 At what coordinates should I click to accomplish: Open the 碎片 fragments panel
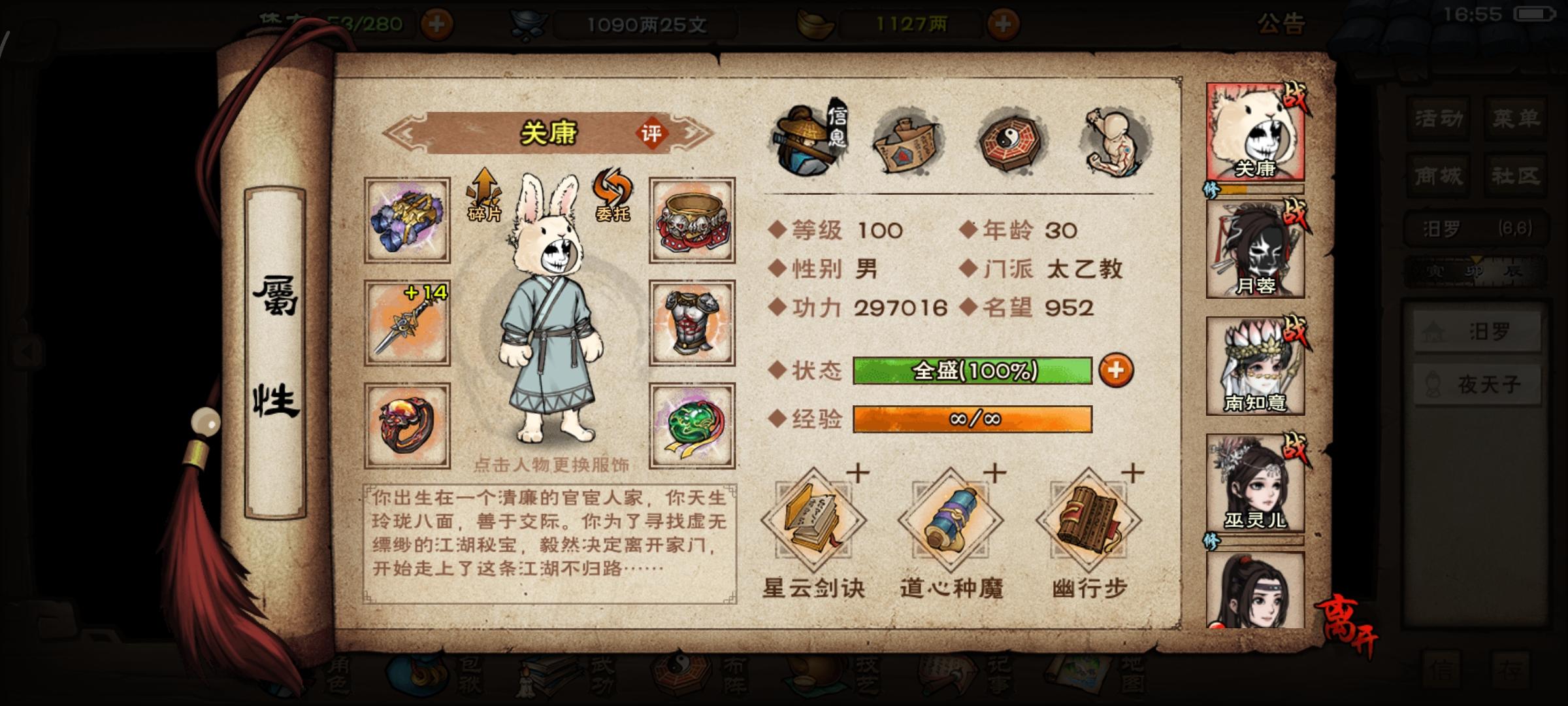tap(483, 196)
